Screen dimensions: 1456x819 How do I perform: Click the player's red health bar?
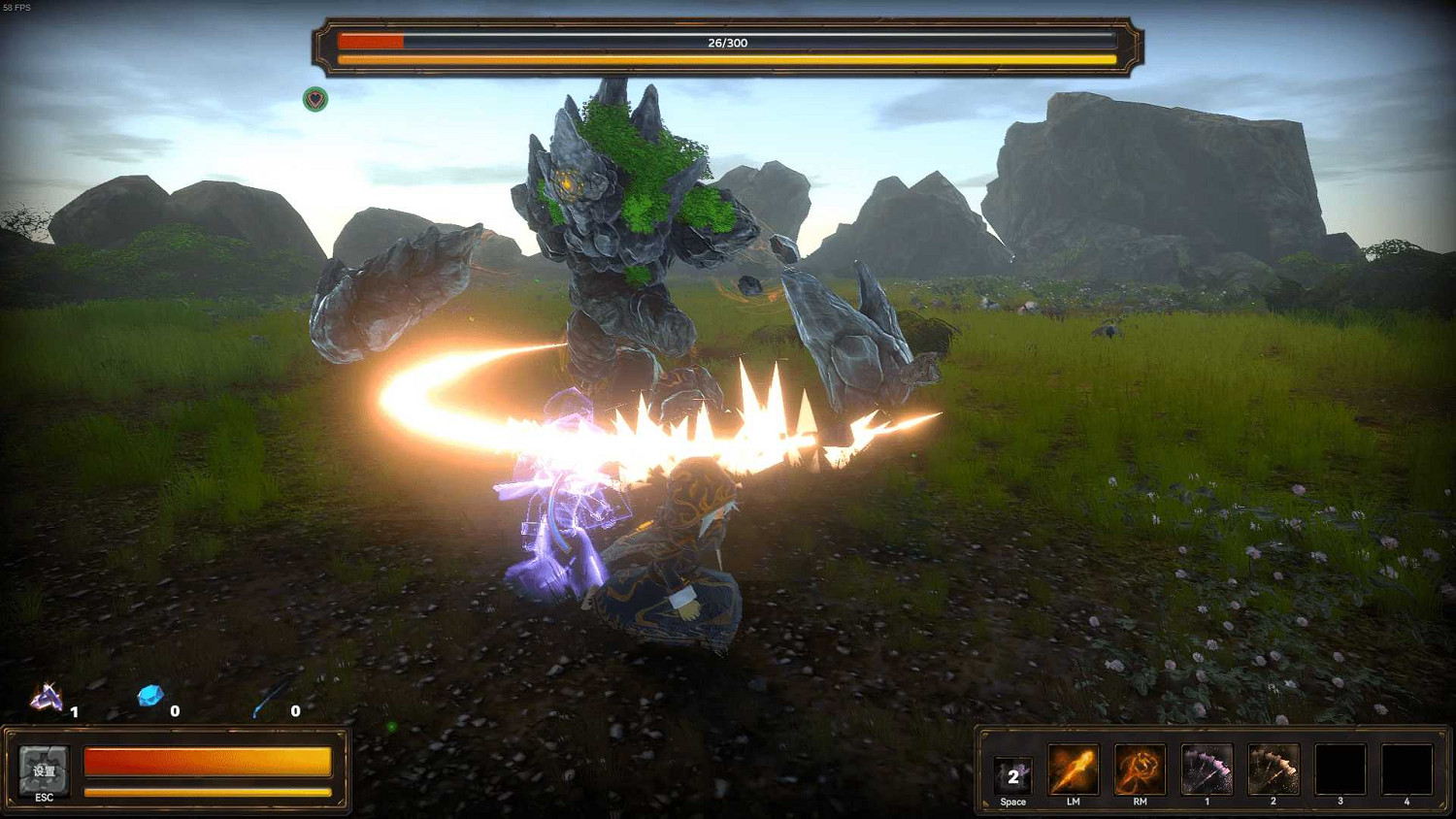point(209,762)
